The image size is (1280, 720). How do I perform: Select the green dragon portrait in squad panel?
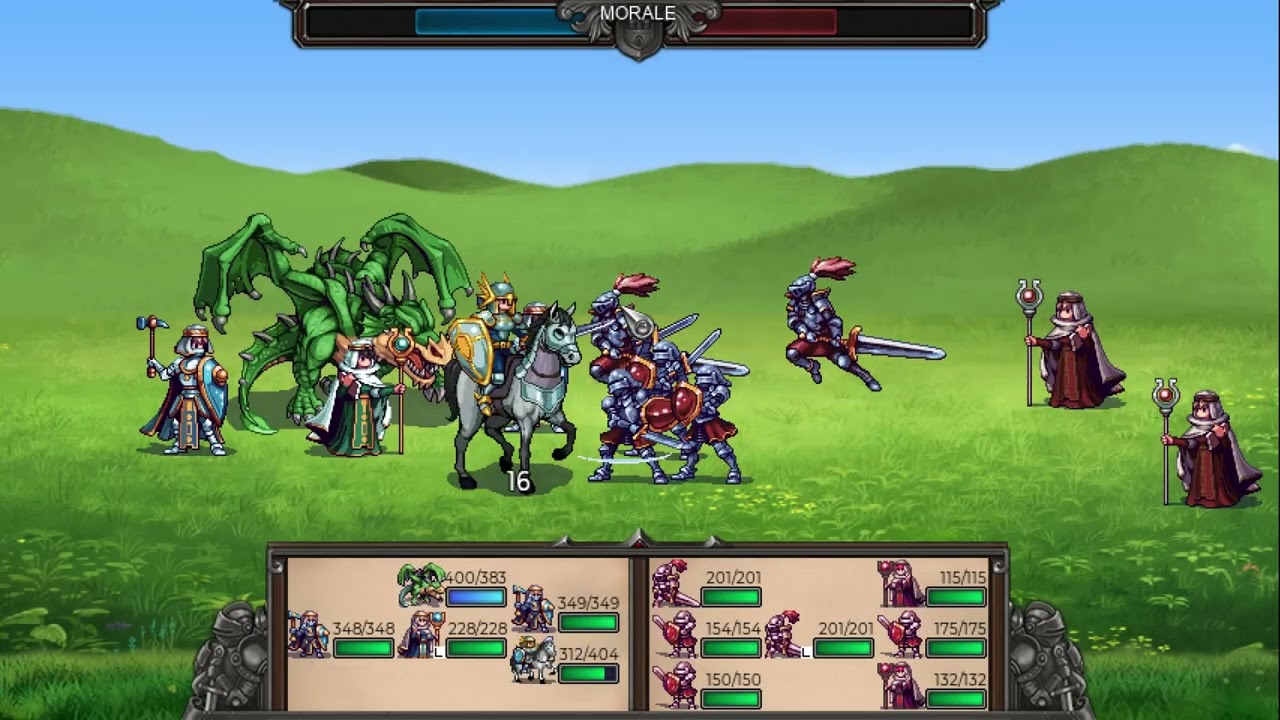coord(421,586)
